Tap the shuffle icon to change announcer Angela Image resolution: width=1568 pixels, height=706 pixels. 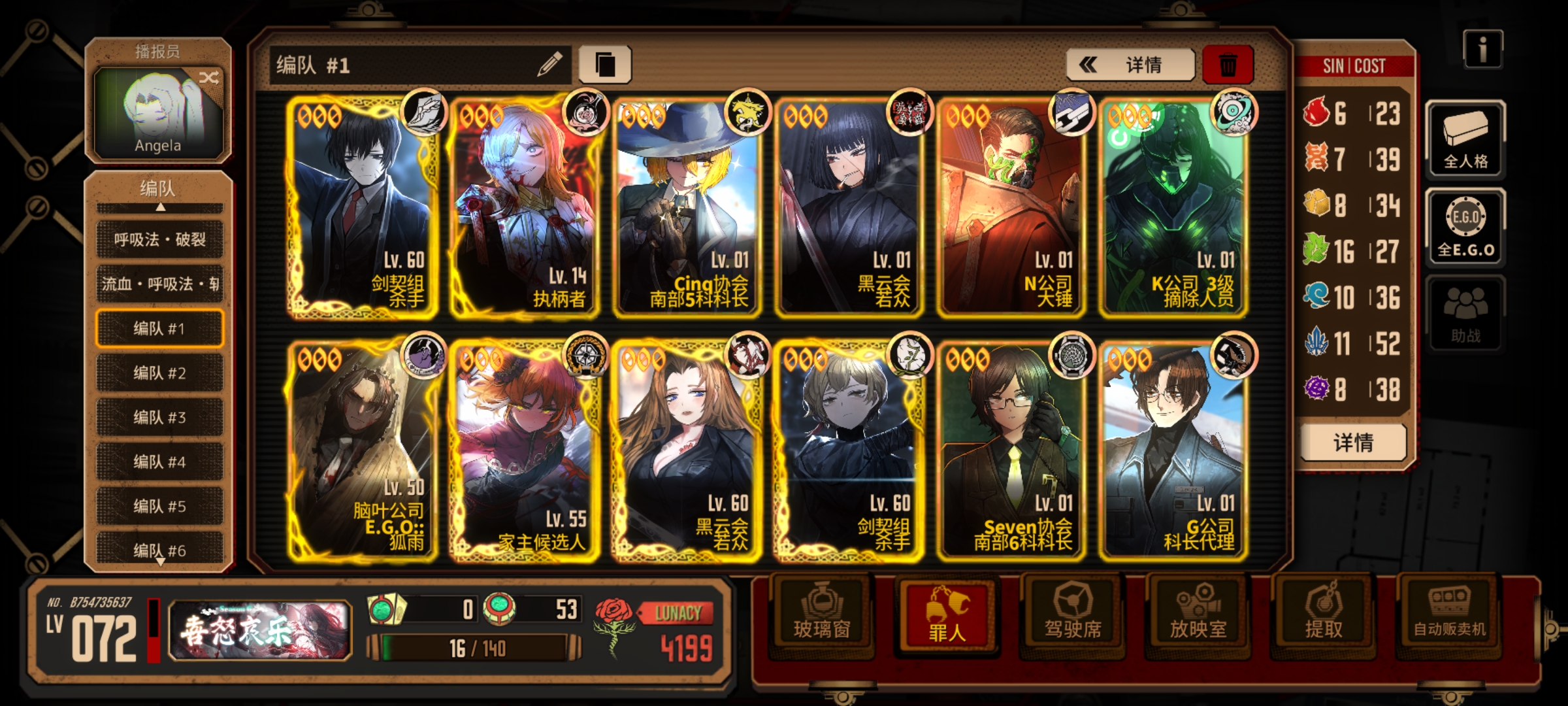(x=209, y=76)
